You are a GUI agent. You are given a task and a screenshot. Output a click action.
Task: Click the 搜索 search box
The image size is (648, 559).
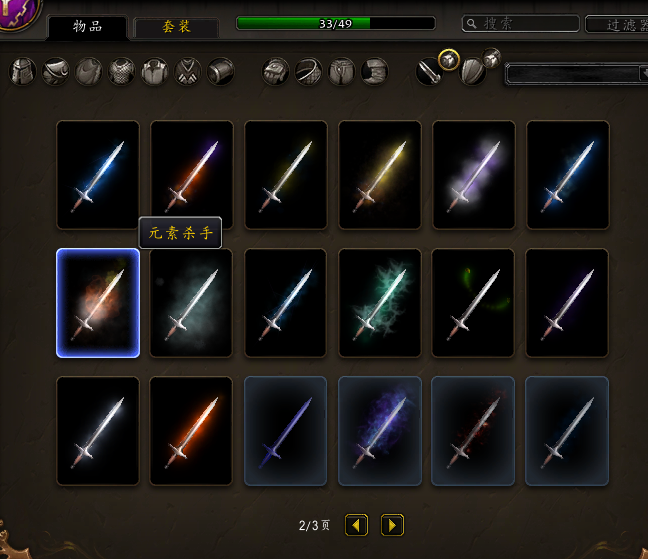[521, 23]
